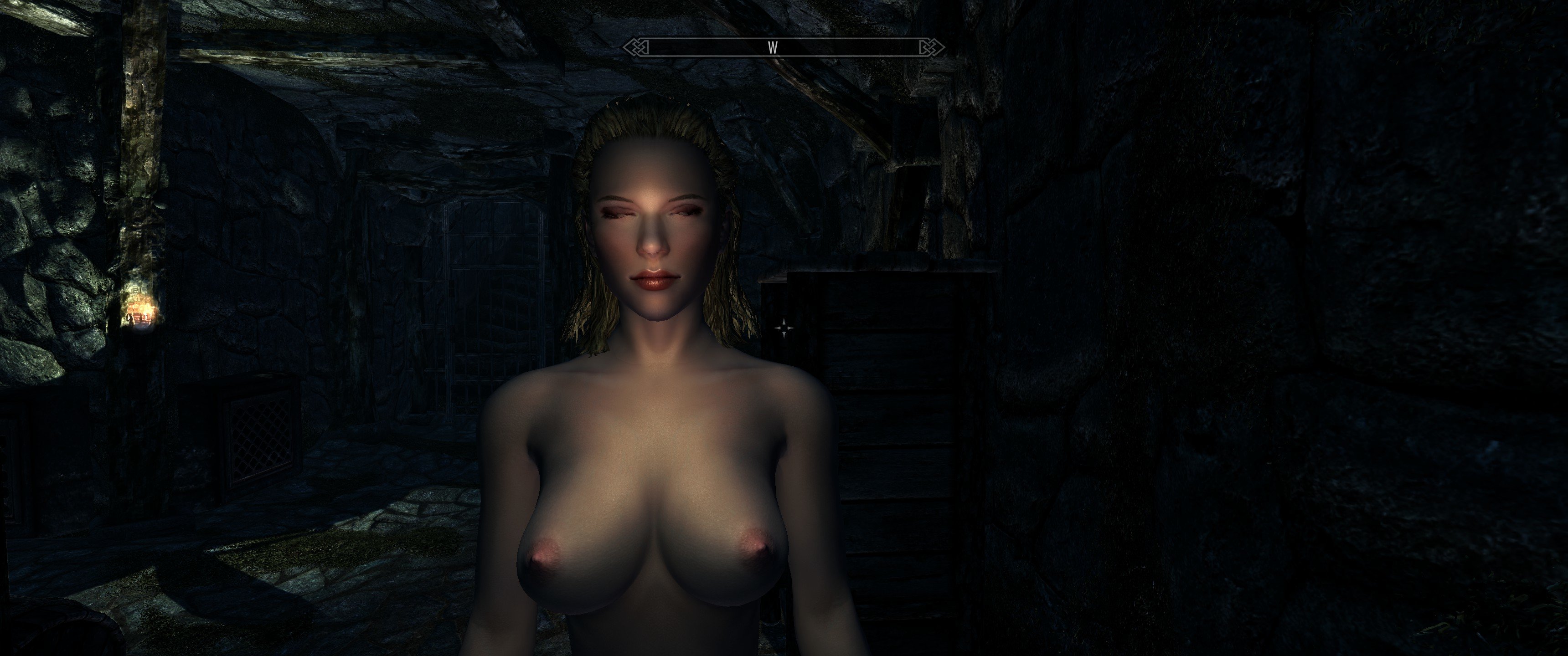The image size is (1568, 656).
Task: Click the West marker on the compass bar
Action: 773,48
